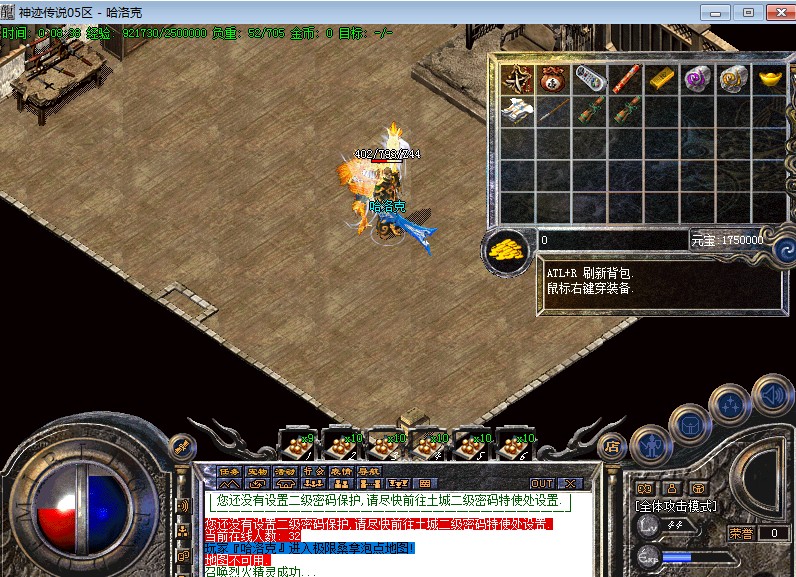
Task: Click the OUT button in chat bar
Action: point(541,483)
